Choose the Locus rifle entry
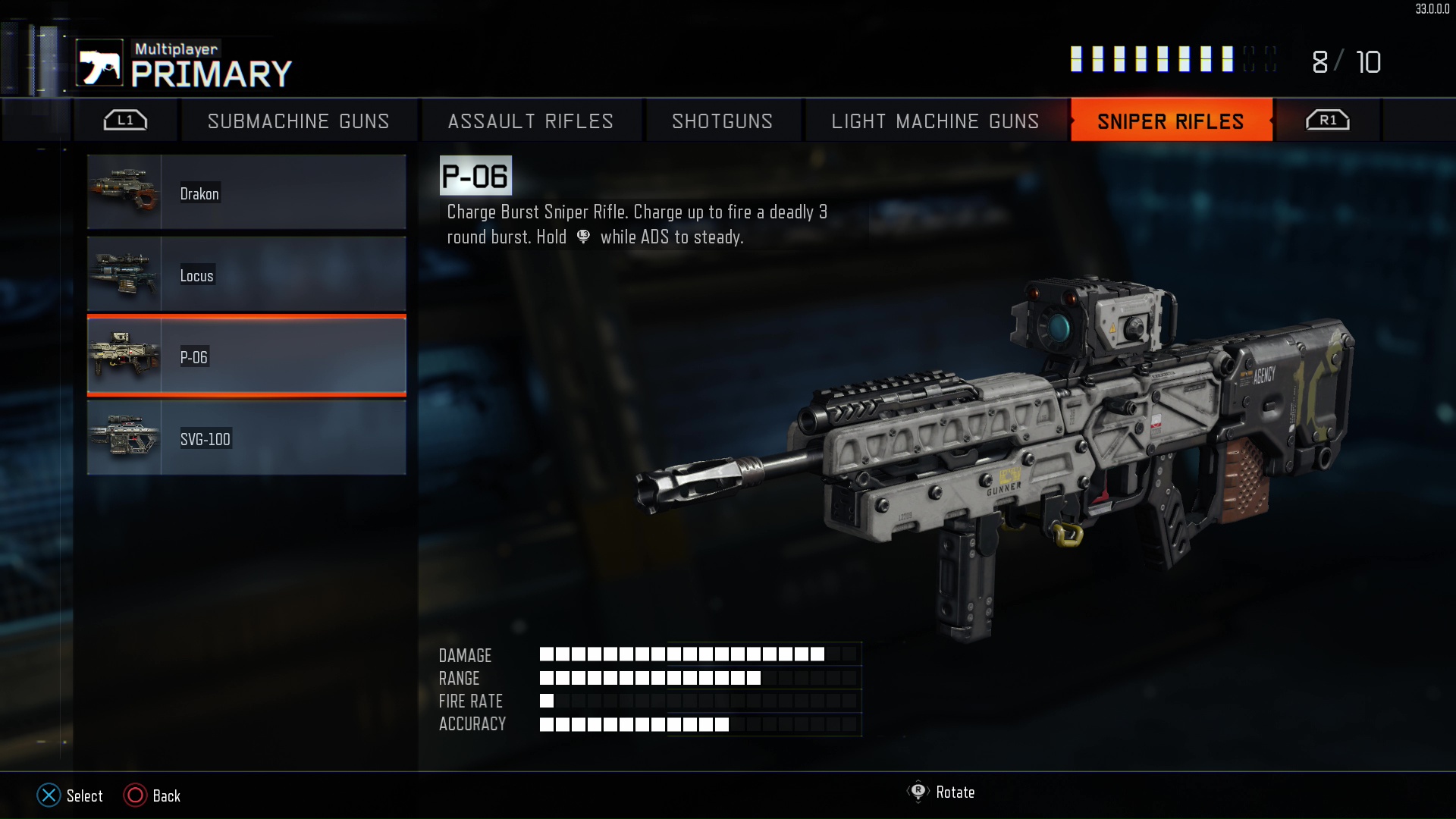Screen dimensions: 1456x819 point(246,275)
